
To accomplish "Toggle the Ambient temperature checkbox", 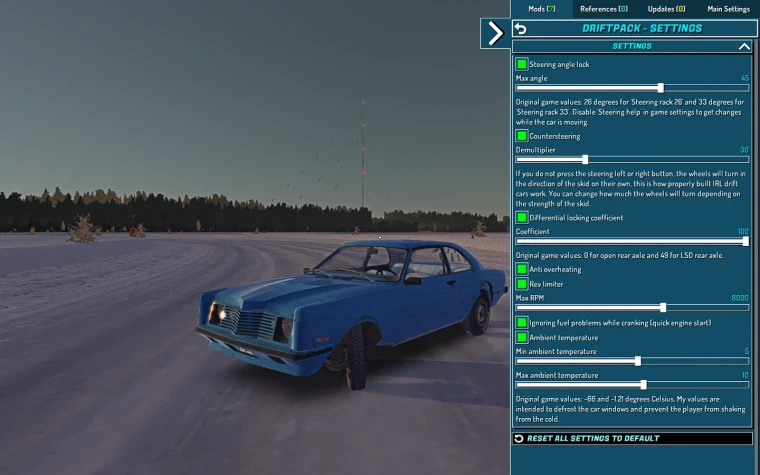I will [x=522, y=337].
